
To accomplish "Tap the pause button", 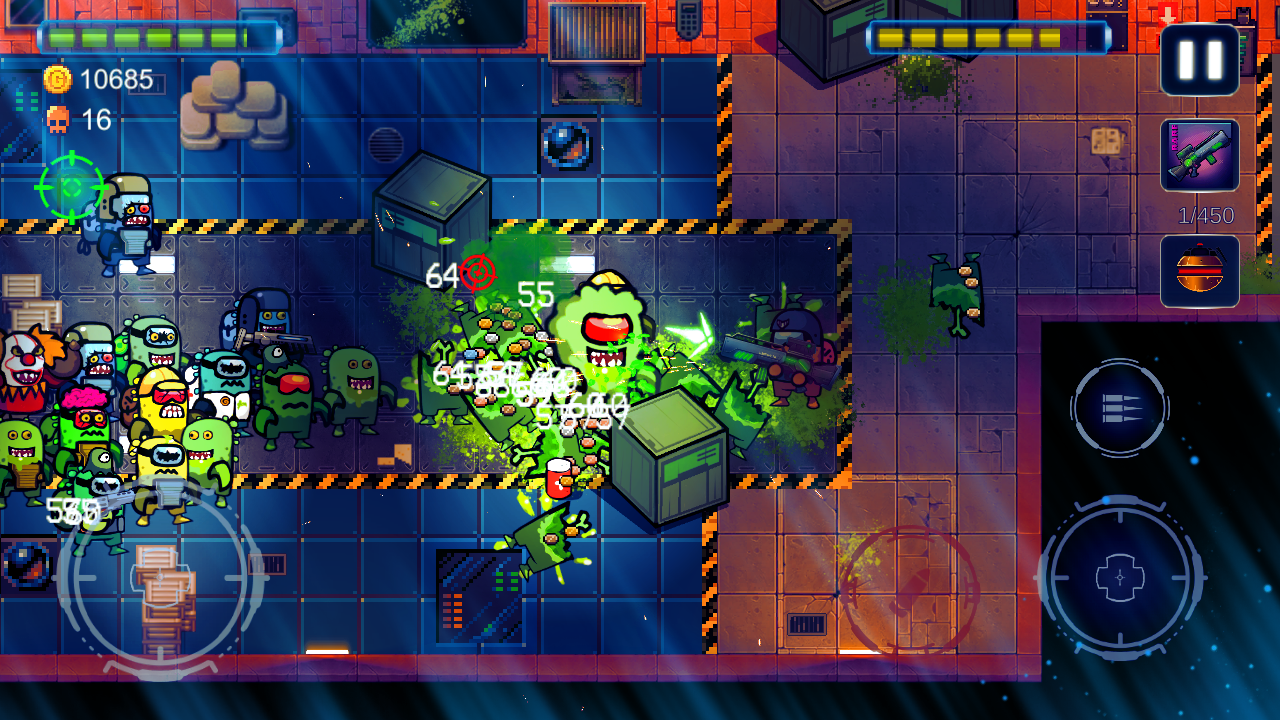I will click(x=1199, y=60).
